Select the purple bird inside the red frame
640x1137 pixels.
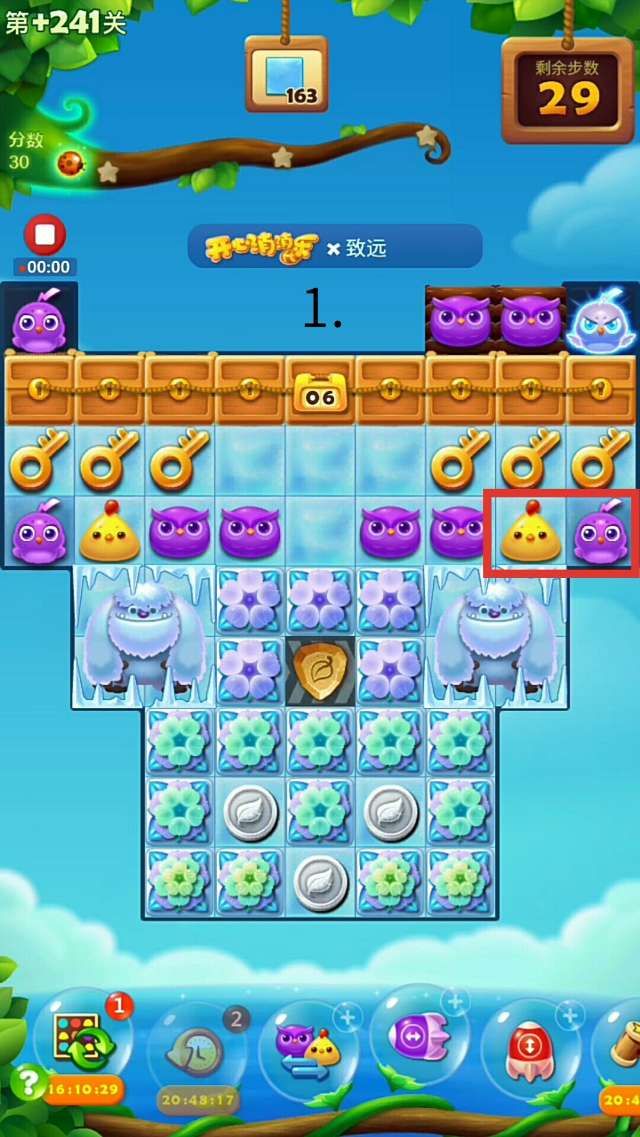[599, 533]
